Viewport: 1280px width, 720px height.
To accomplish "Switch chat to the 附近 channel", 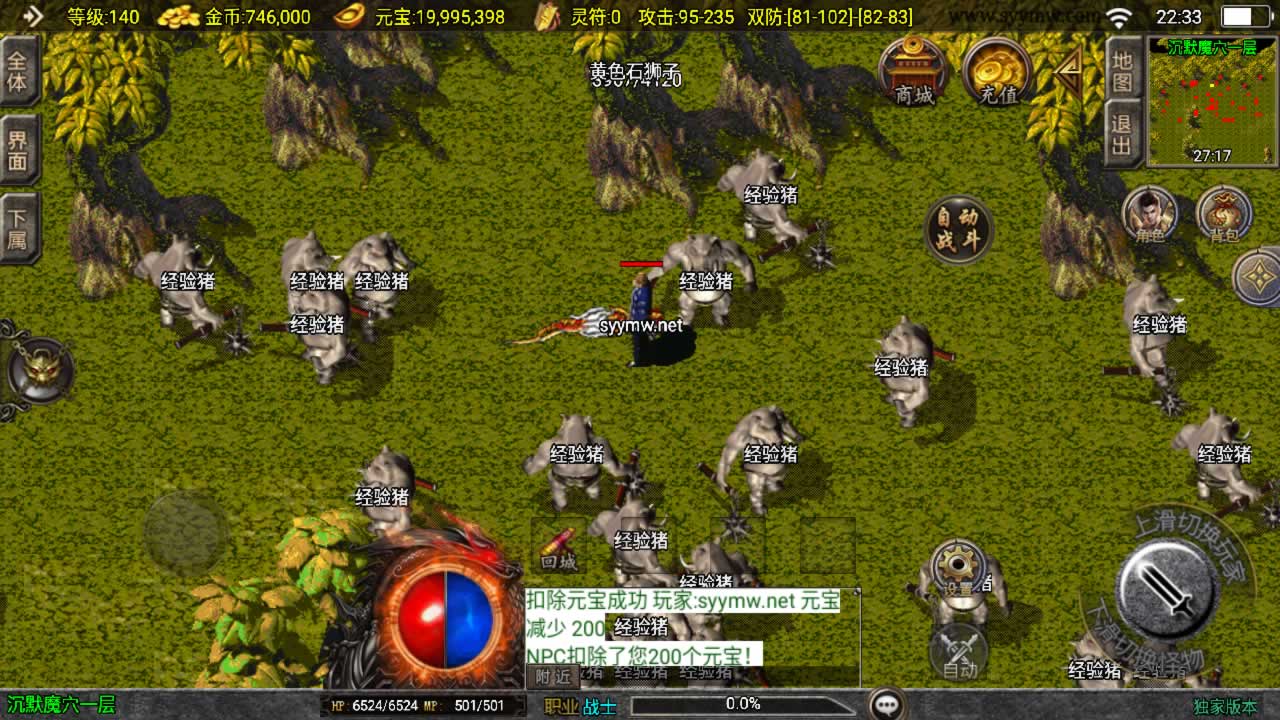I will [553, 676].
